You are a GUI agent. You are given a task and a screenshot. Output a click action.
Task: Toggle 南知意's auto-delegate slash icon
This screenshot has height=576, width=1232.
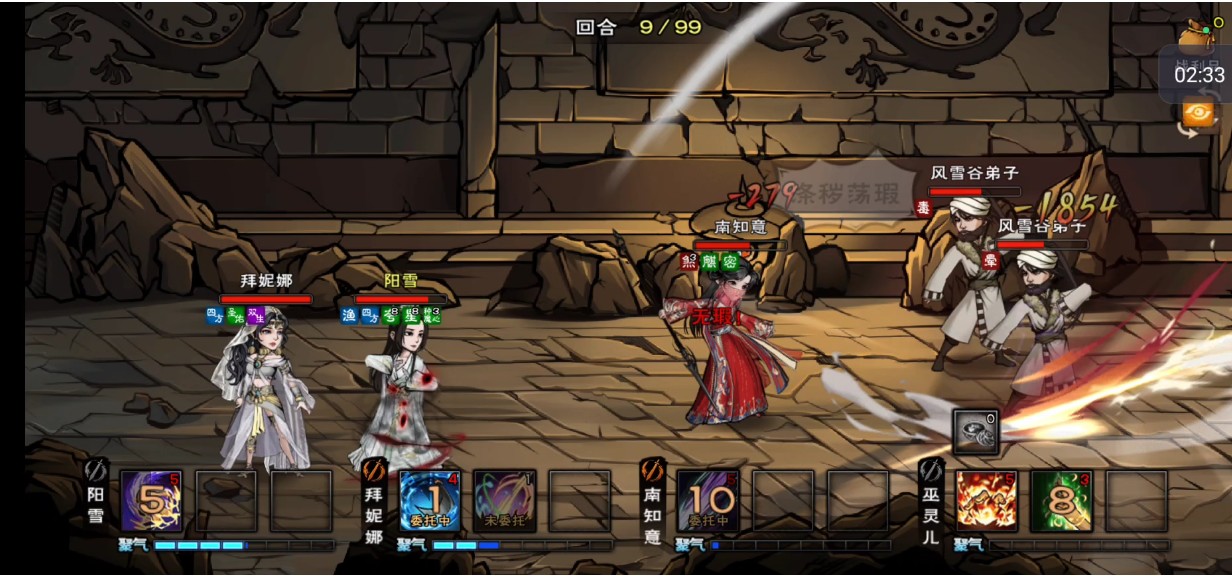pos(652,468)
